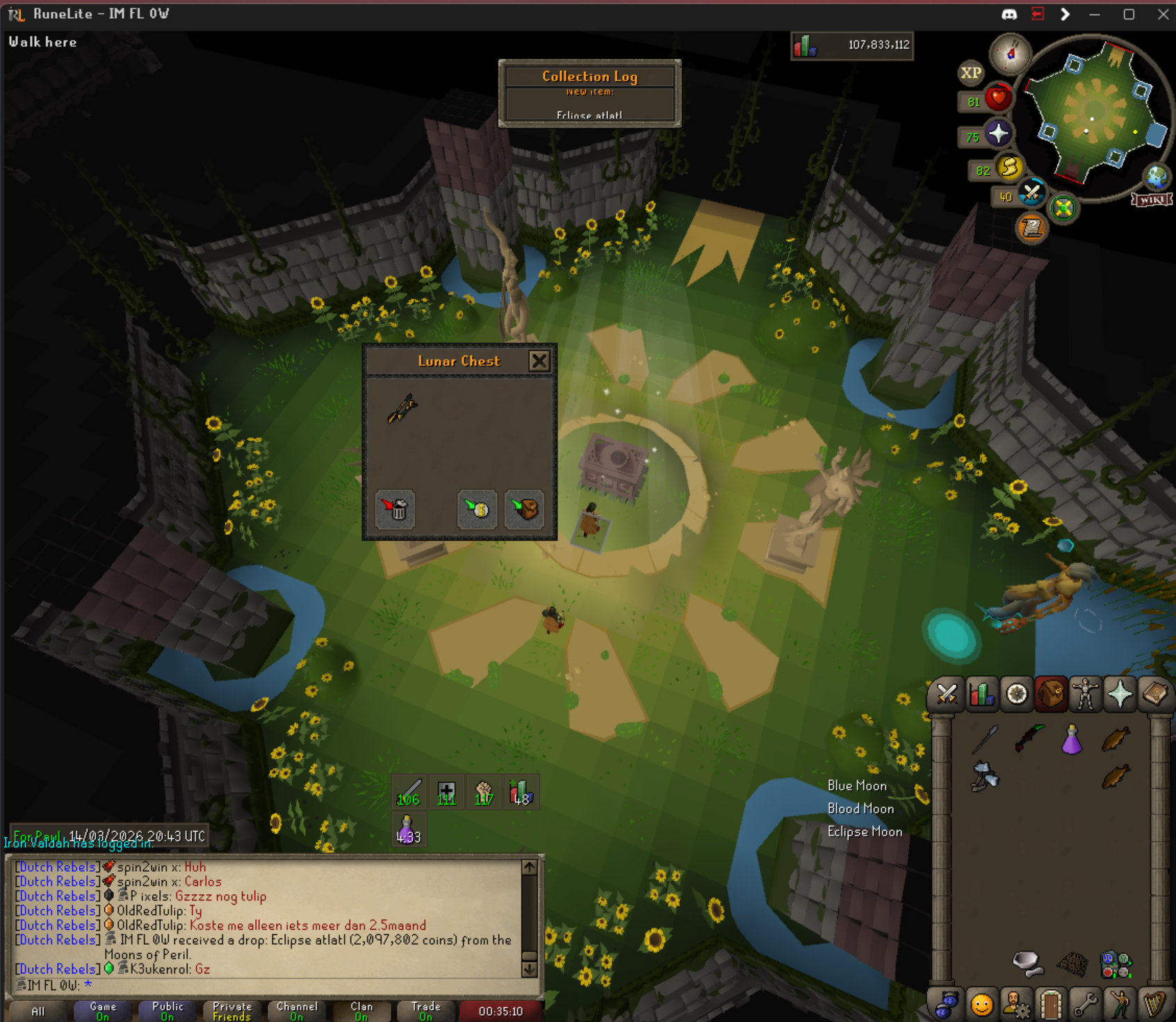Toggle run using the run energy orb
The height and width of the screenshot is (1022, 1176).
tap(1008, 168)
